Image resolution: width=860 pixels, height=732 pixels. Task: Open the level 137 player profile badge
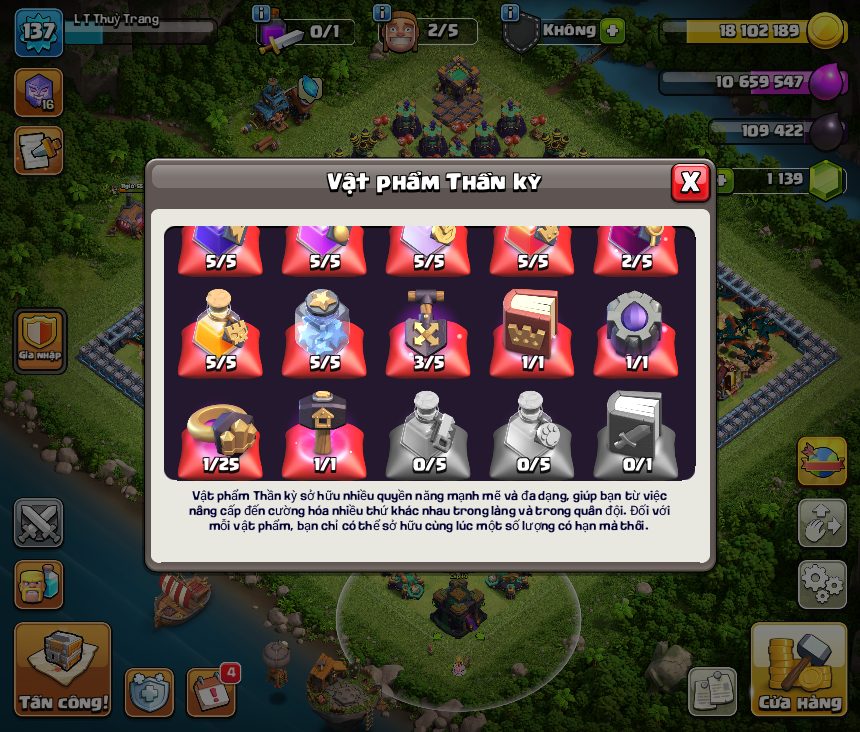click(39, 33)
